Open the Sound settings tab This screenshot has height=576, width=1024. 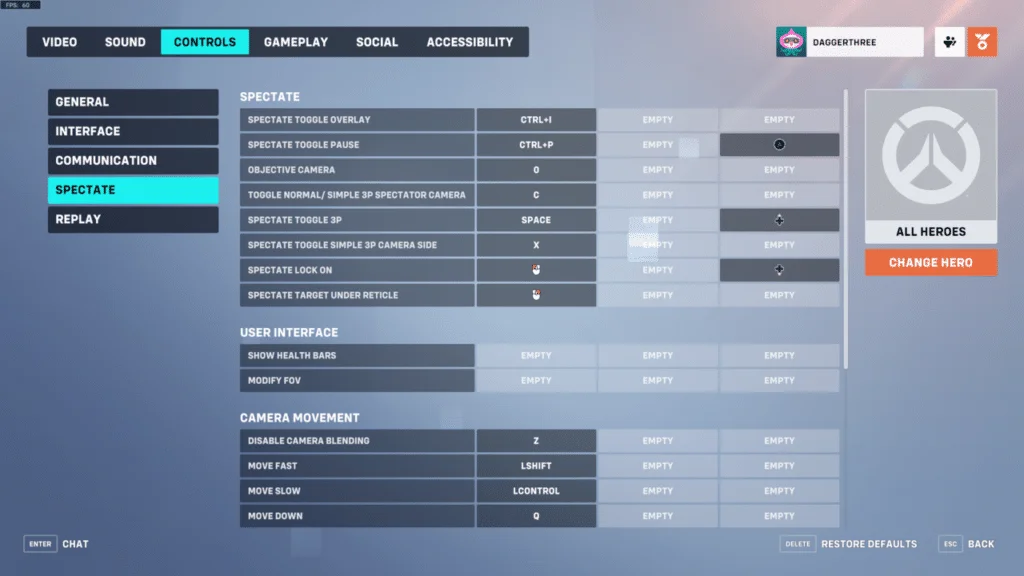(x=125, y=42)
